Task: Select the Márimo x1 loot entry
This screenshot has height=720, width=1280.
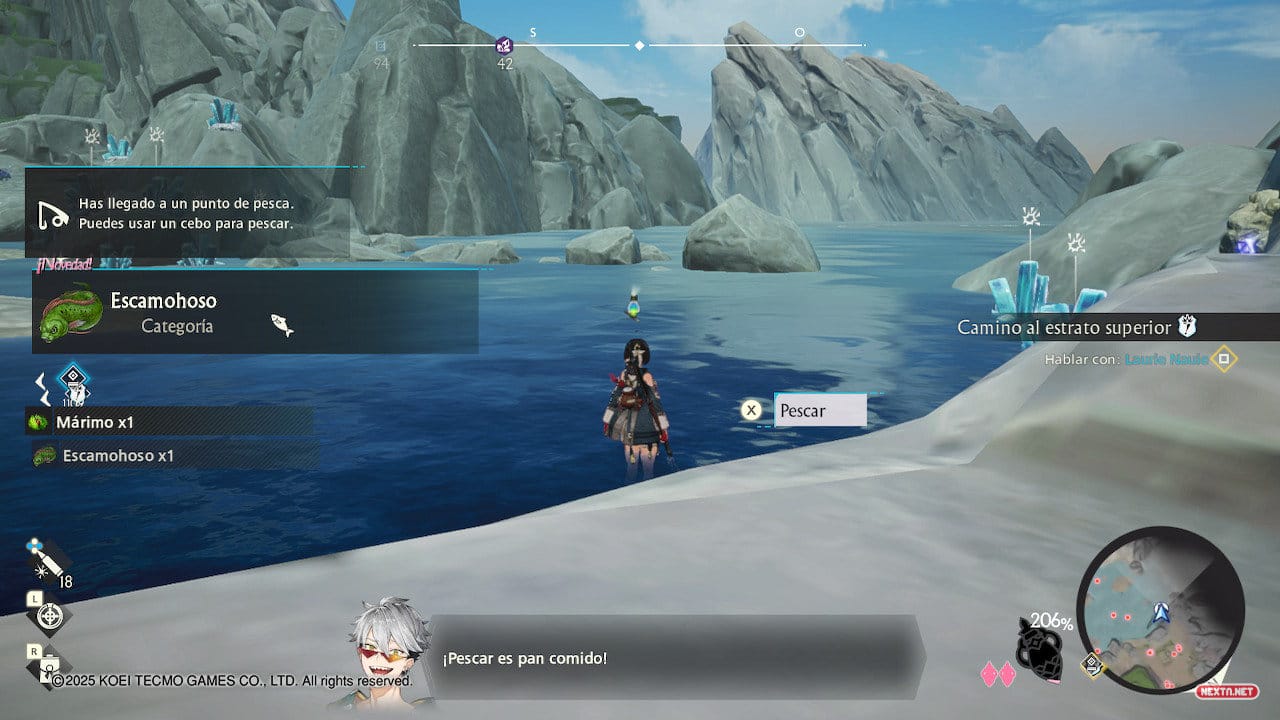Action: pos(170,422)
